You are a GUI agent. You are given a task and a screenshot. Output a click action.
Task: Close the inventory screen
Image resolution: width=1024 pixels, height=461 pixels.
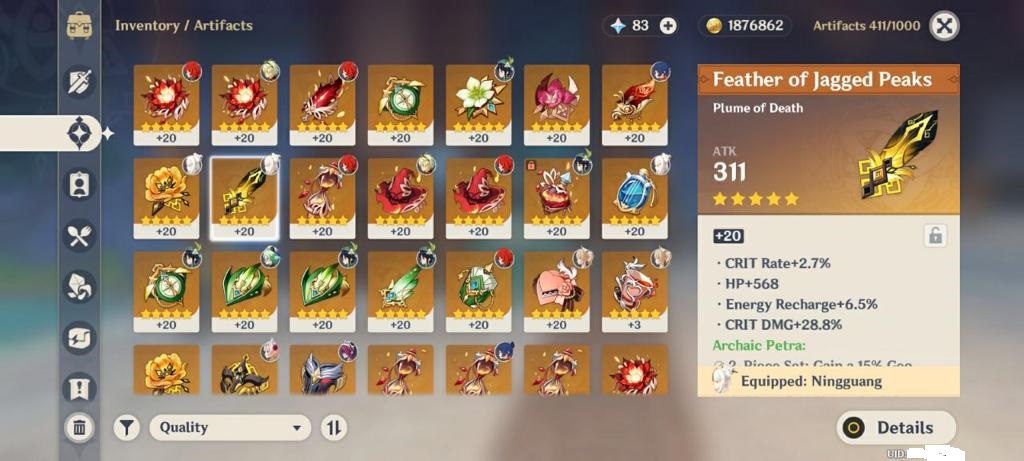tap(944, 26)
